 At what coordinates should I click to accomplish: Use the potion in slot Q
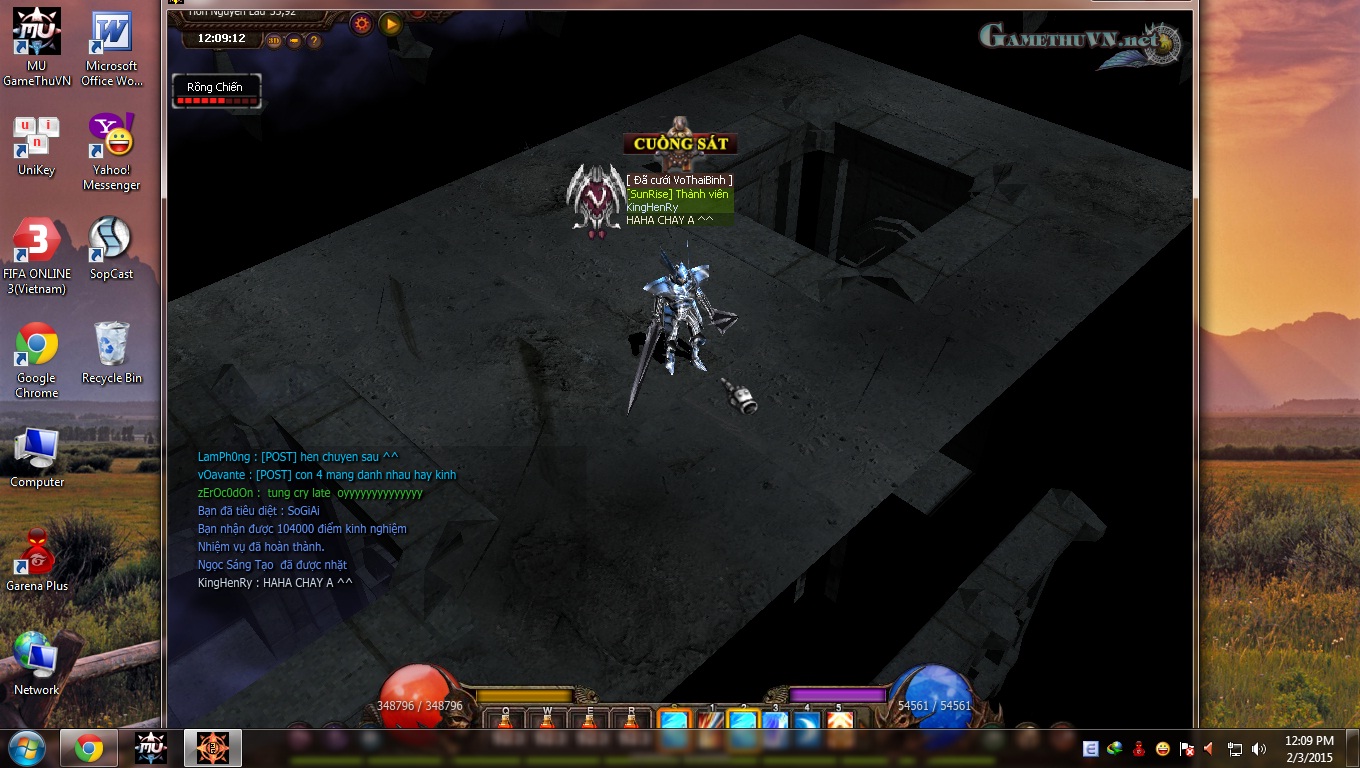point(505,722)
